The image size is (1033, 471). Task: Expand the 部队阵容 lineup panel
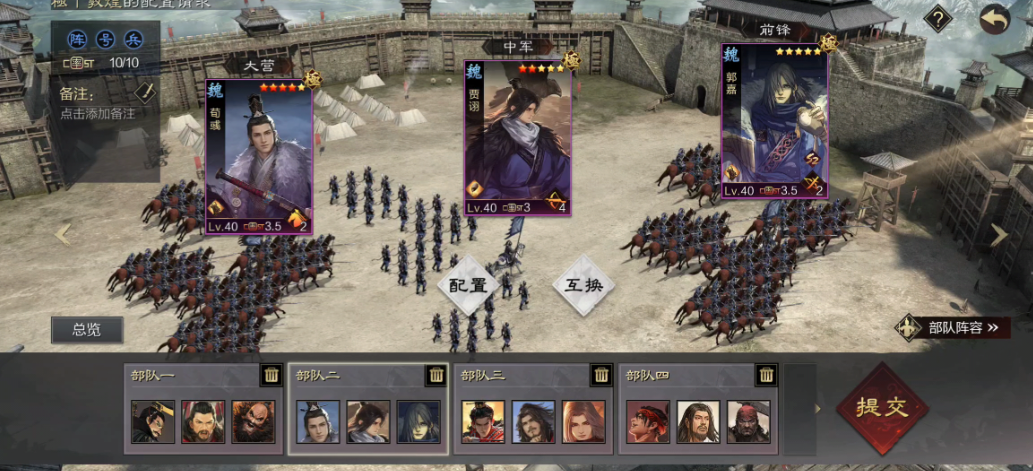pos(952,327)
